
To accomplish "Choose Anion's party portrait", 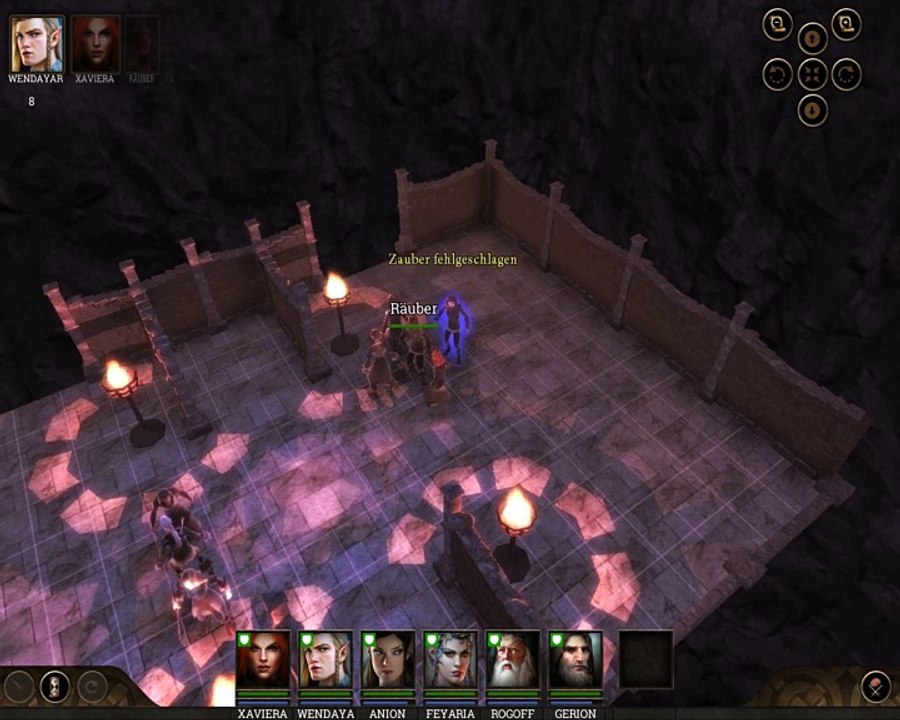I will (387, 660).
